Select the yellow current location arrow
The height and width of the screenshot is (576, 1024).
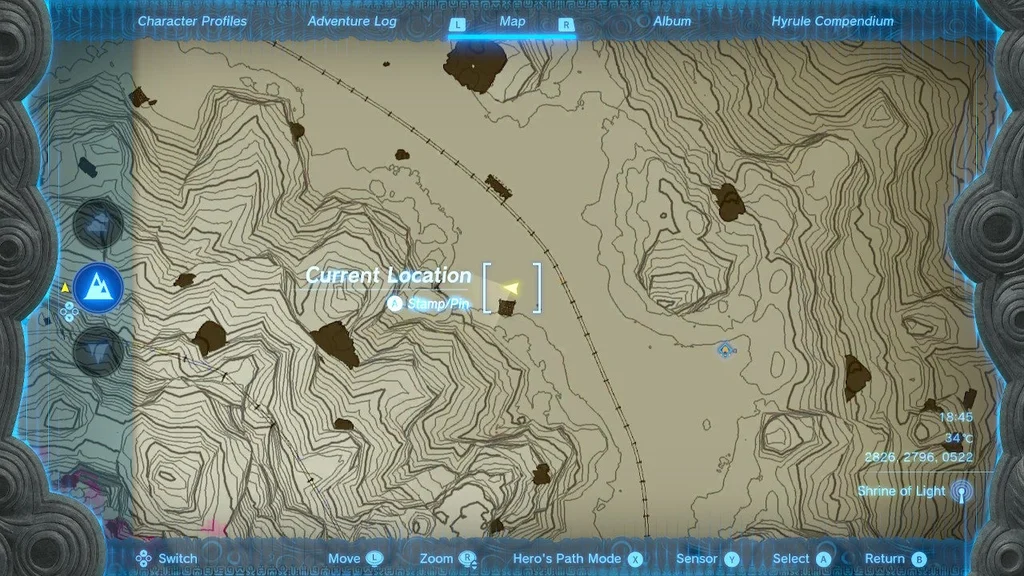(511, 288)
